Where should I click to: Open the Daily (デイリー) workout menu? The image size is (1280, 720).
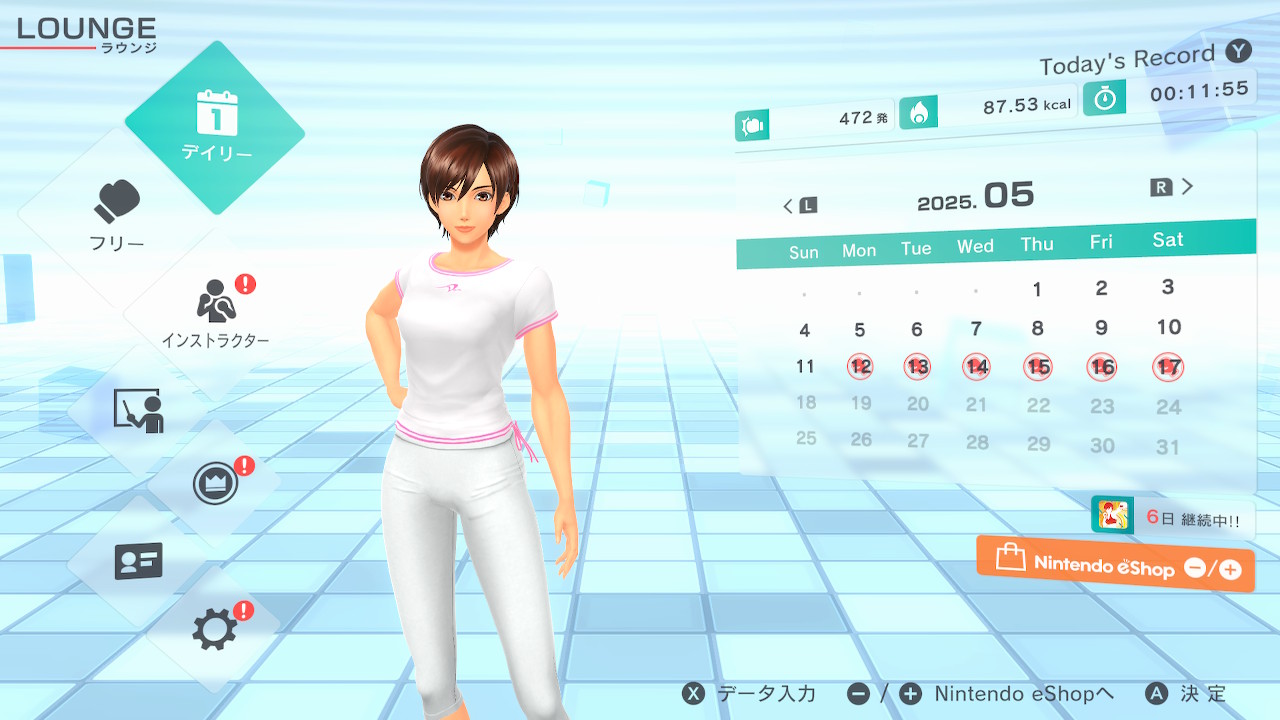215,128
